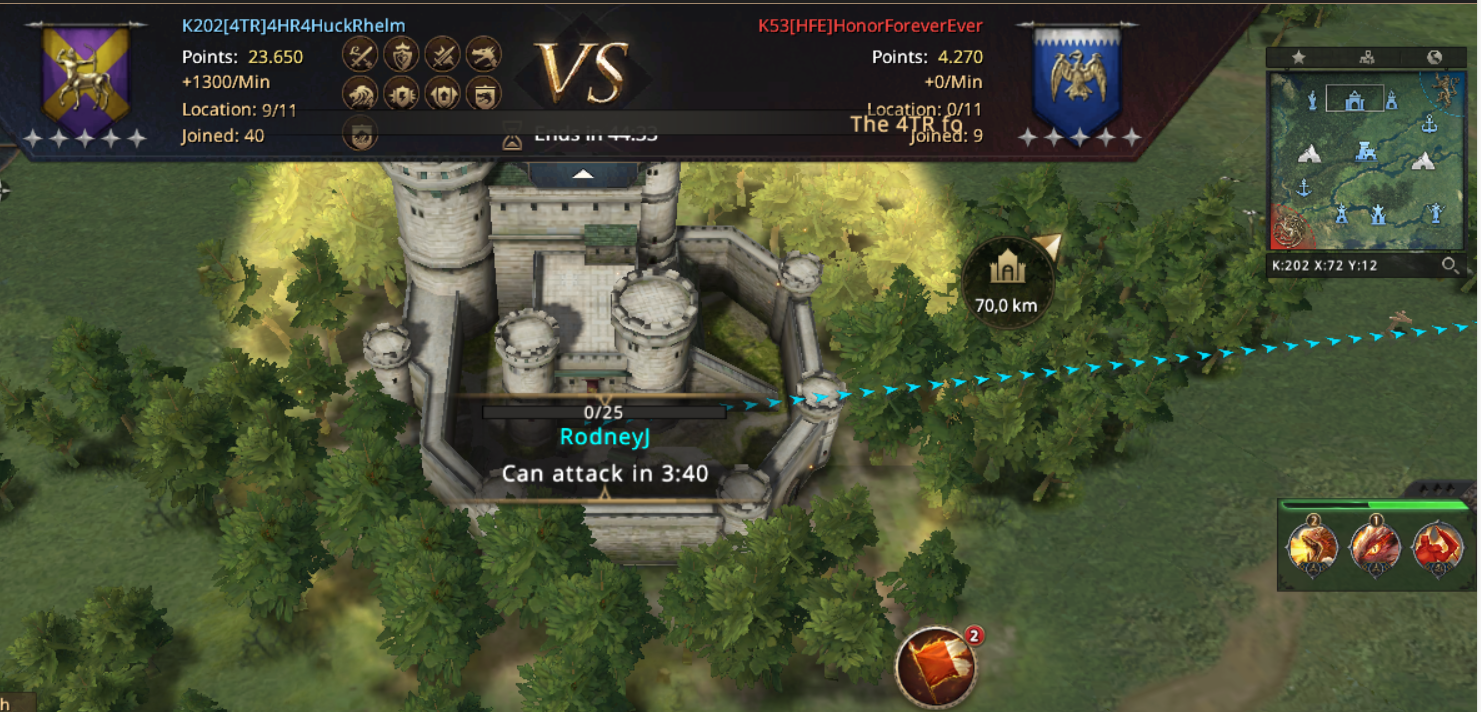Viewport: 1481px width, 712px height.
Task: Collapse the scoreboard with the up arrow
Action: tap(583, 174)
